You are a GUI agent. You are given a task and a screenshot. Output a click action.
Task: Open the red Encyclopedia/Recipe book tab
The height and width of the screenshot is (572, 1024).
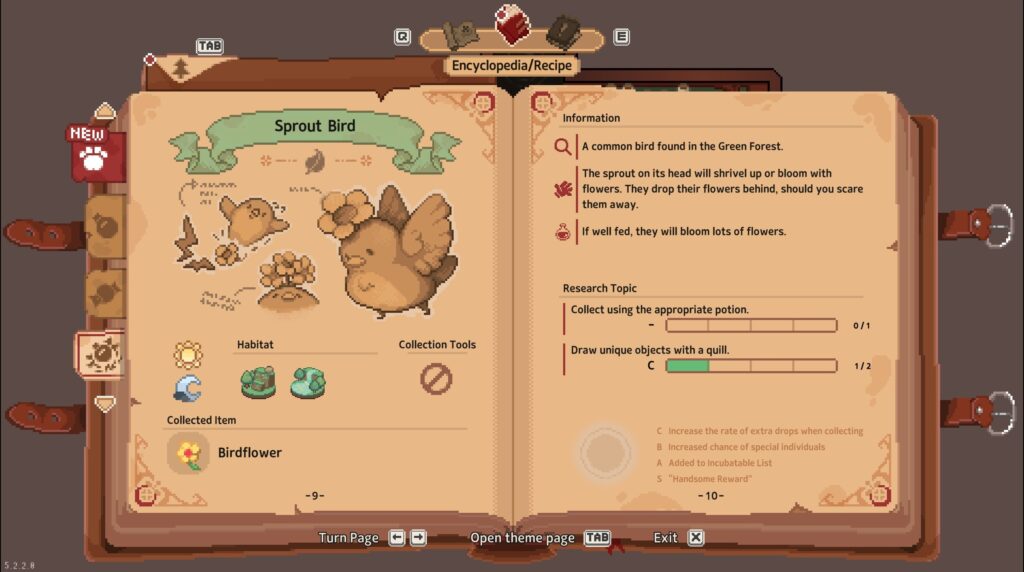pyautogui.click(x=513, y=24)
